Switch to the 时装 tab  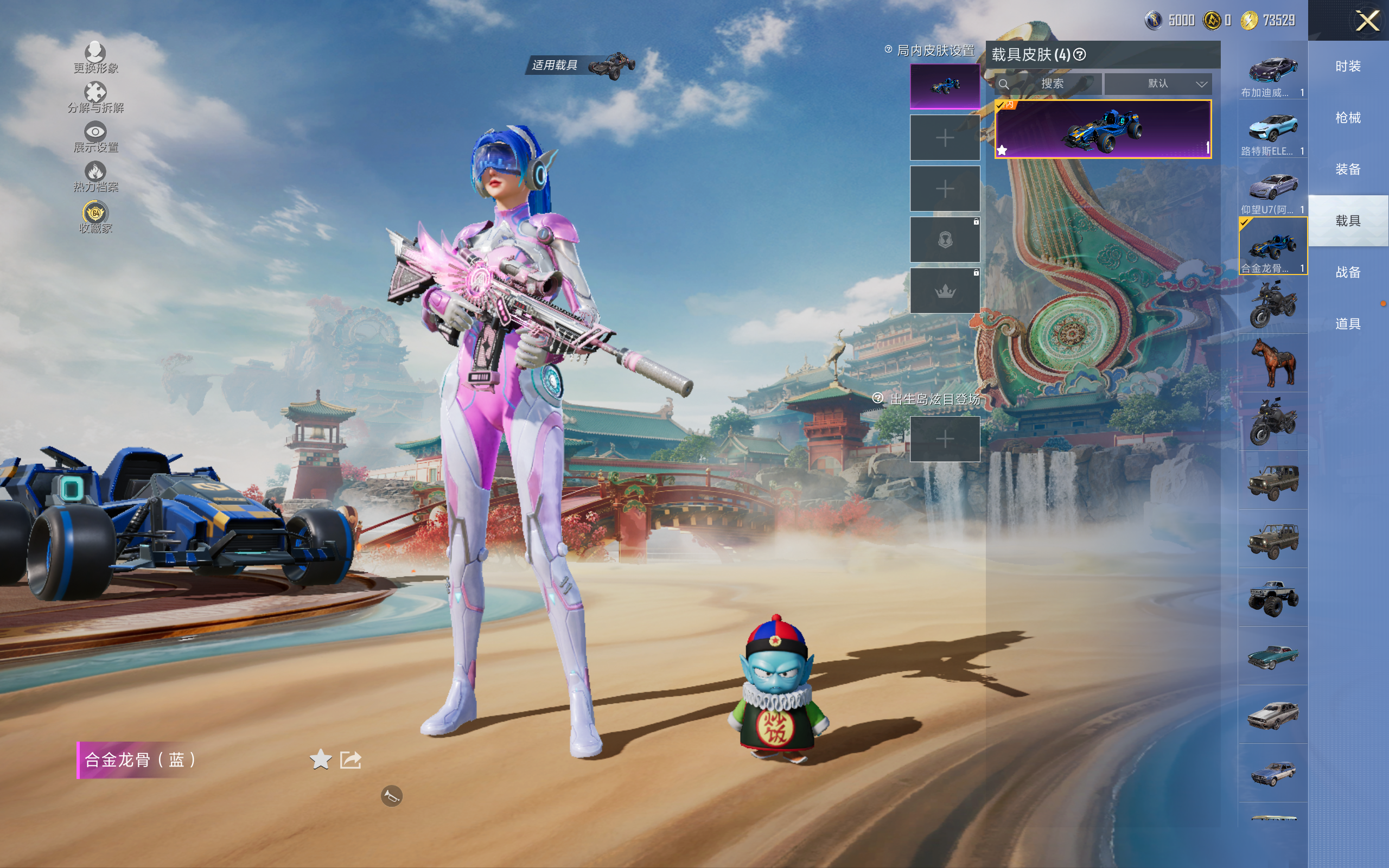tap(1347, 67)
